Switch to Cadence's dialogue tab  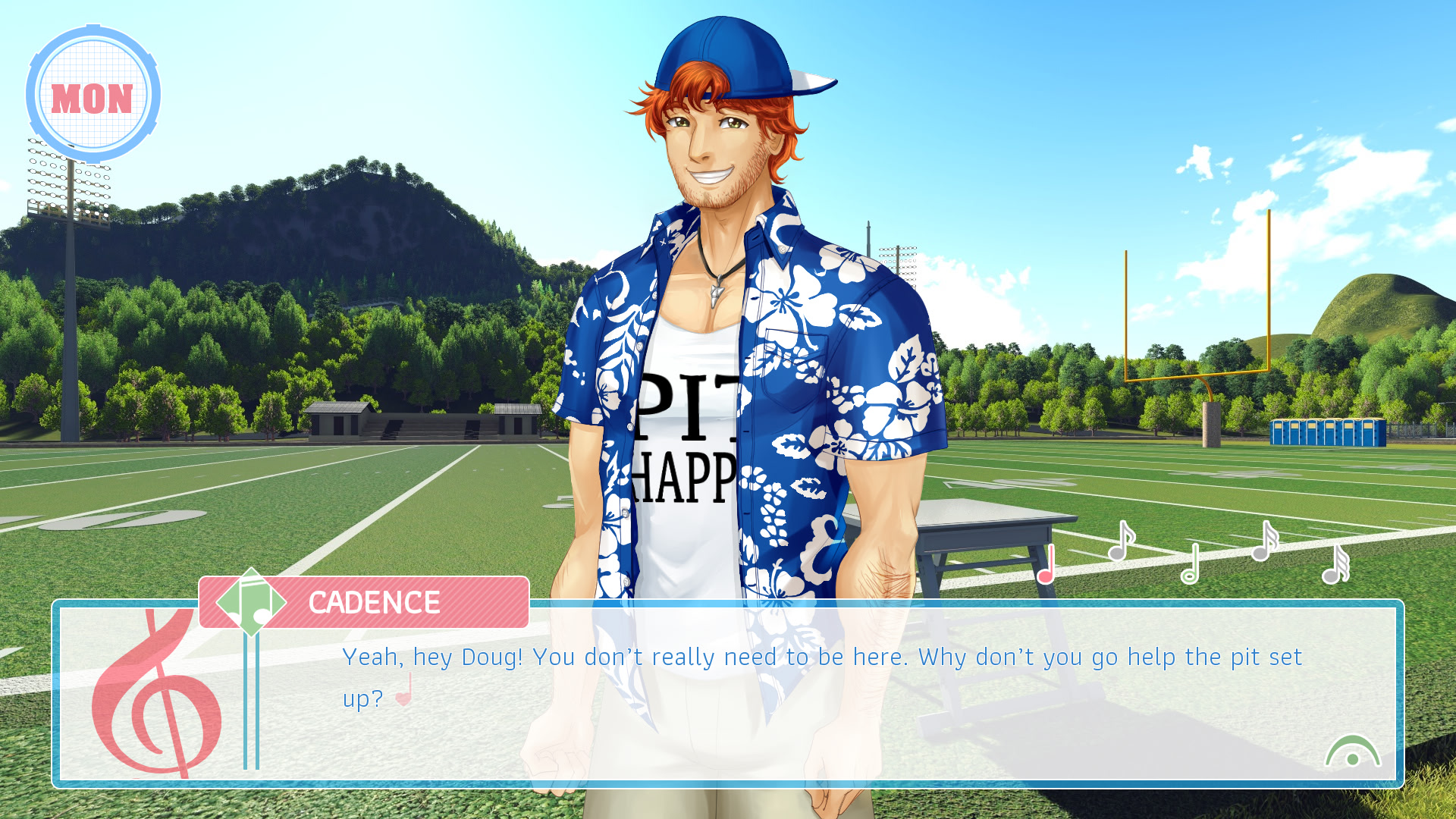[x=372, y=603]
